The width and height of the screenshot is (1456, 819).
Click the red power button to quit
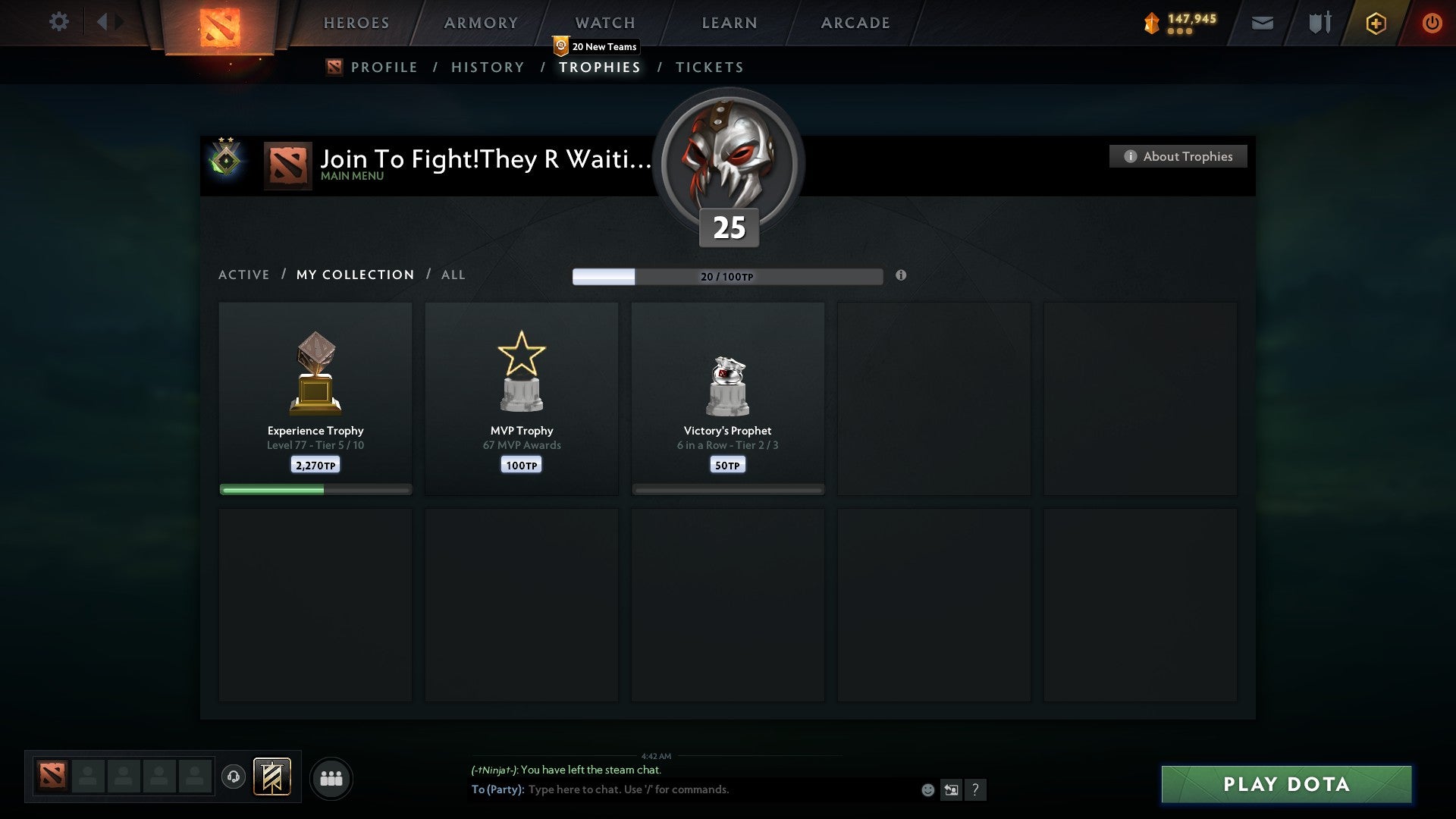tap(1433, 24)
